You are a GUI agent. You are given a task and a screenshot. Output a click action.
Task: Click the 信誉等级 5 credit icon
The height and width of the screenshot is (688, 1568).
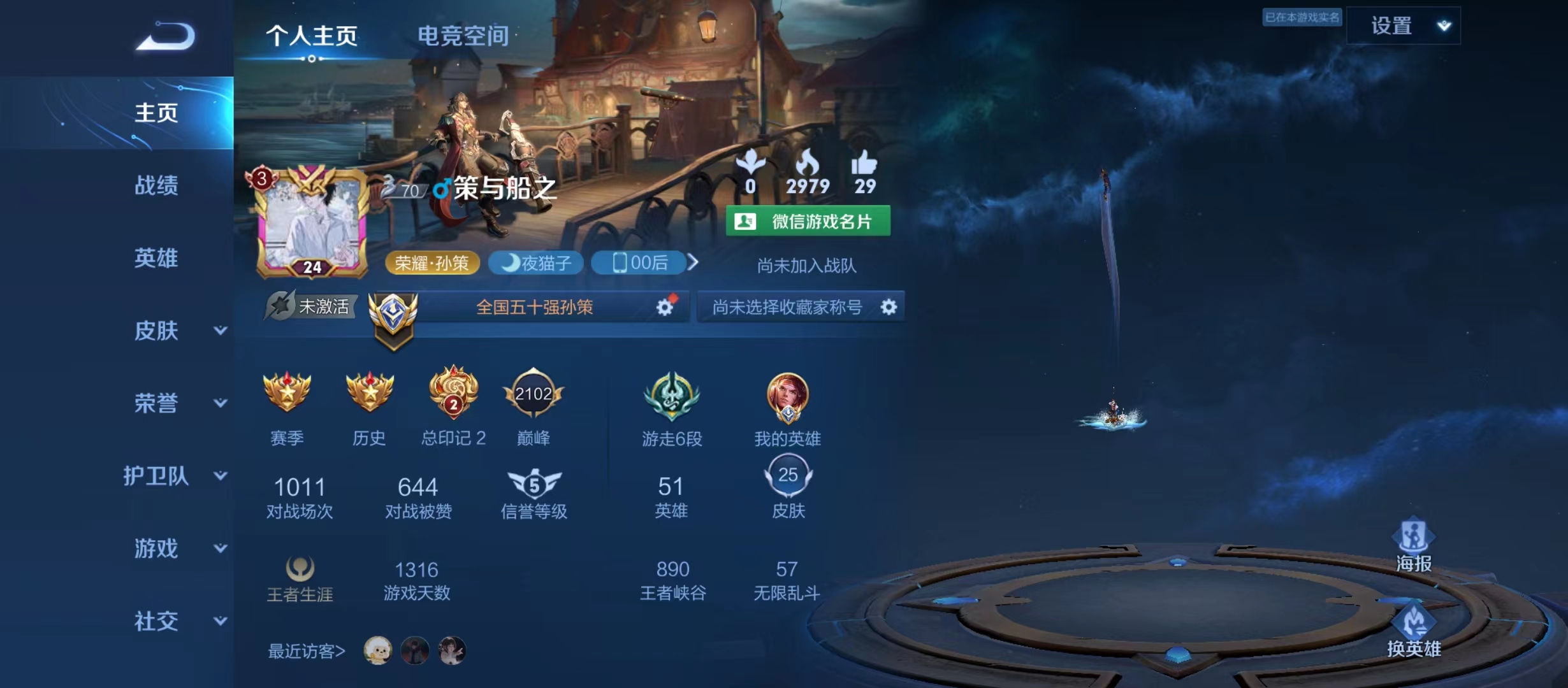pyautogui.click(x=534, y=484)
